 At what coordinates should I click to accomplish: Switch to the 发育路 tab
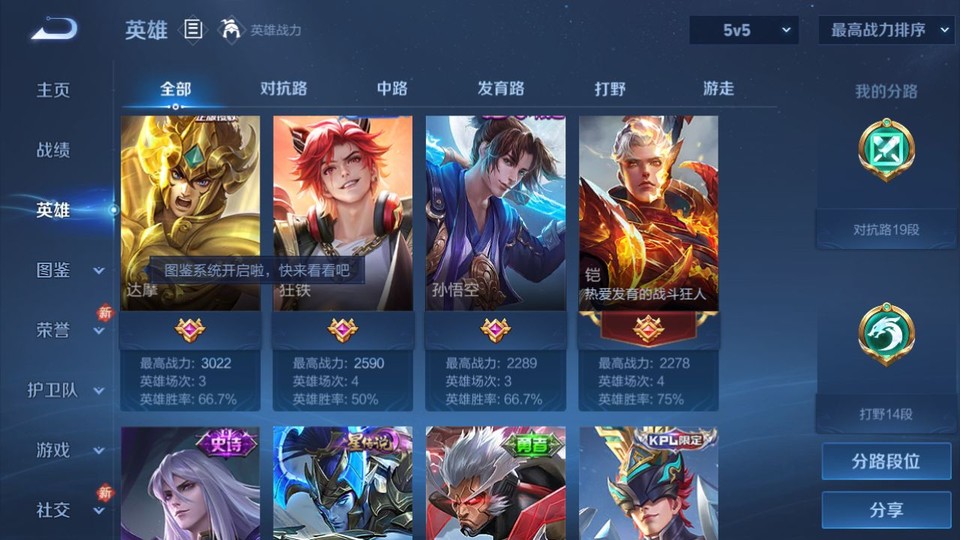[500, 88]
